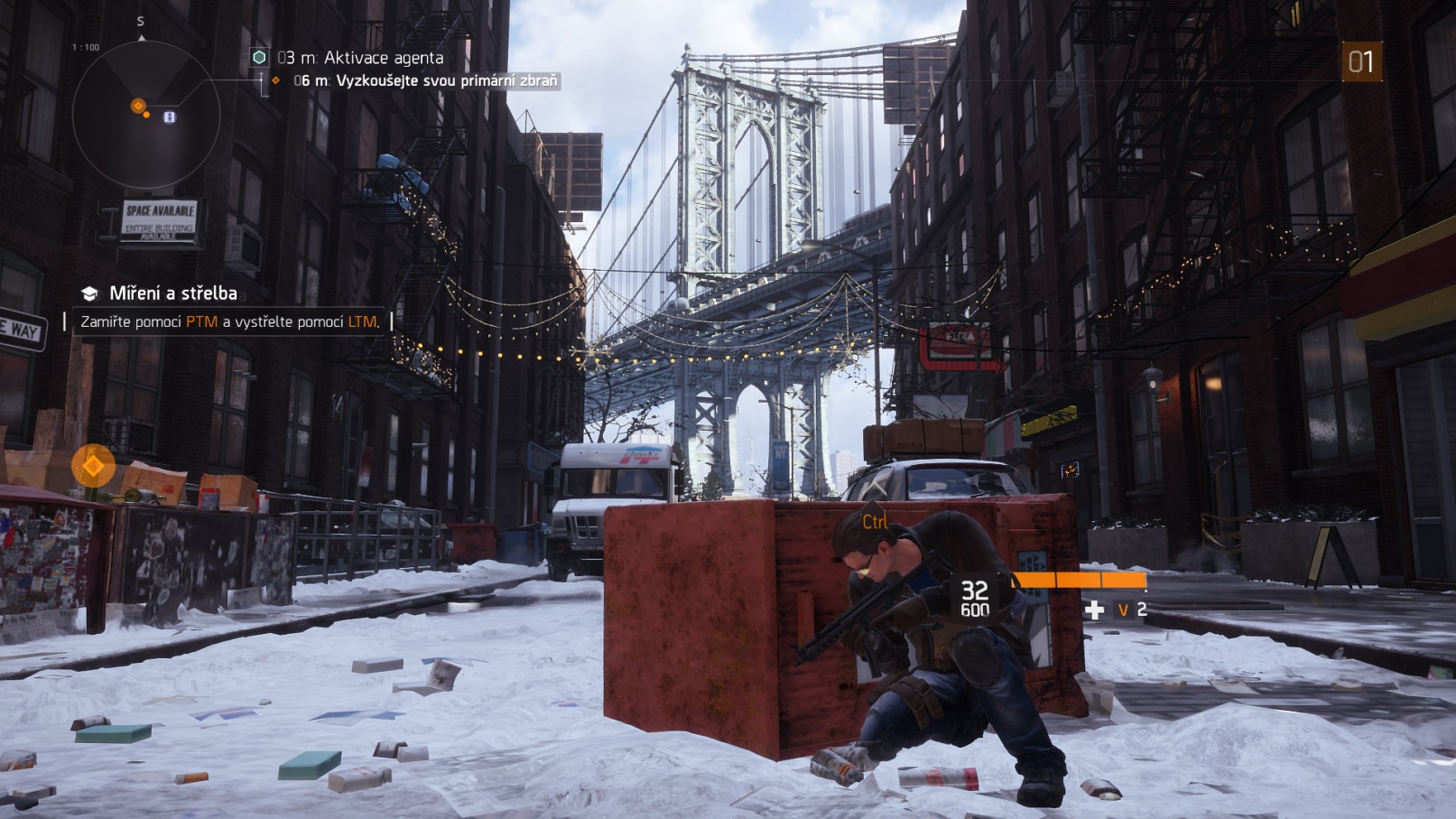Click the medkit cross icon

pos(1094,610)
